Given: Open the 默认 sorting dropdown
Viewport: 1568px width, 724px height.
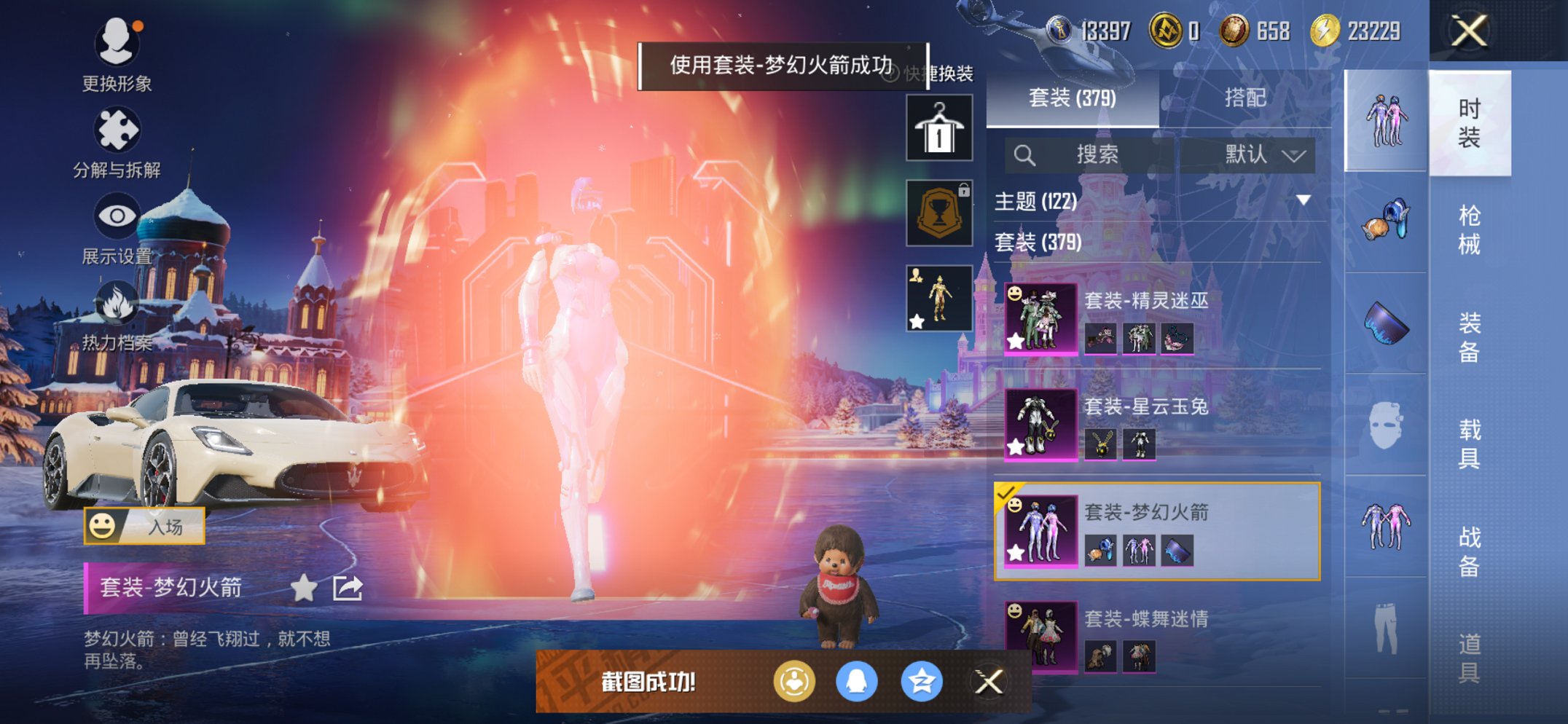Looking at the screenshot, I should point(1255,155).
